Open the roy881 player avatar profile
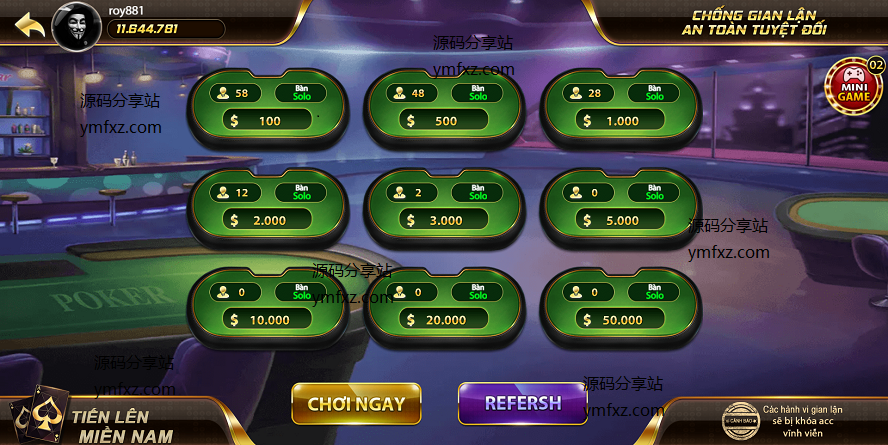 79,24
